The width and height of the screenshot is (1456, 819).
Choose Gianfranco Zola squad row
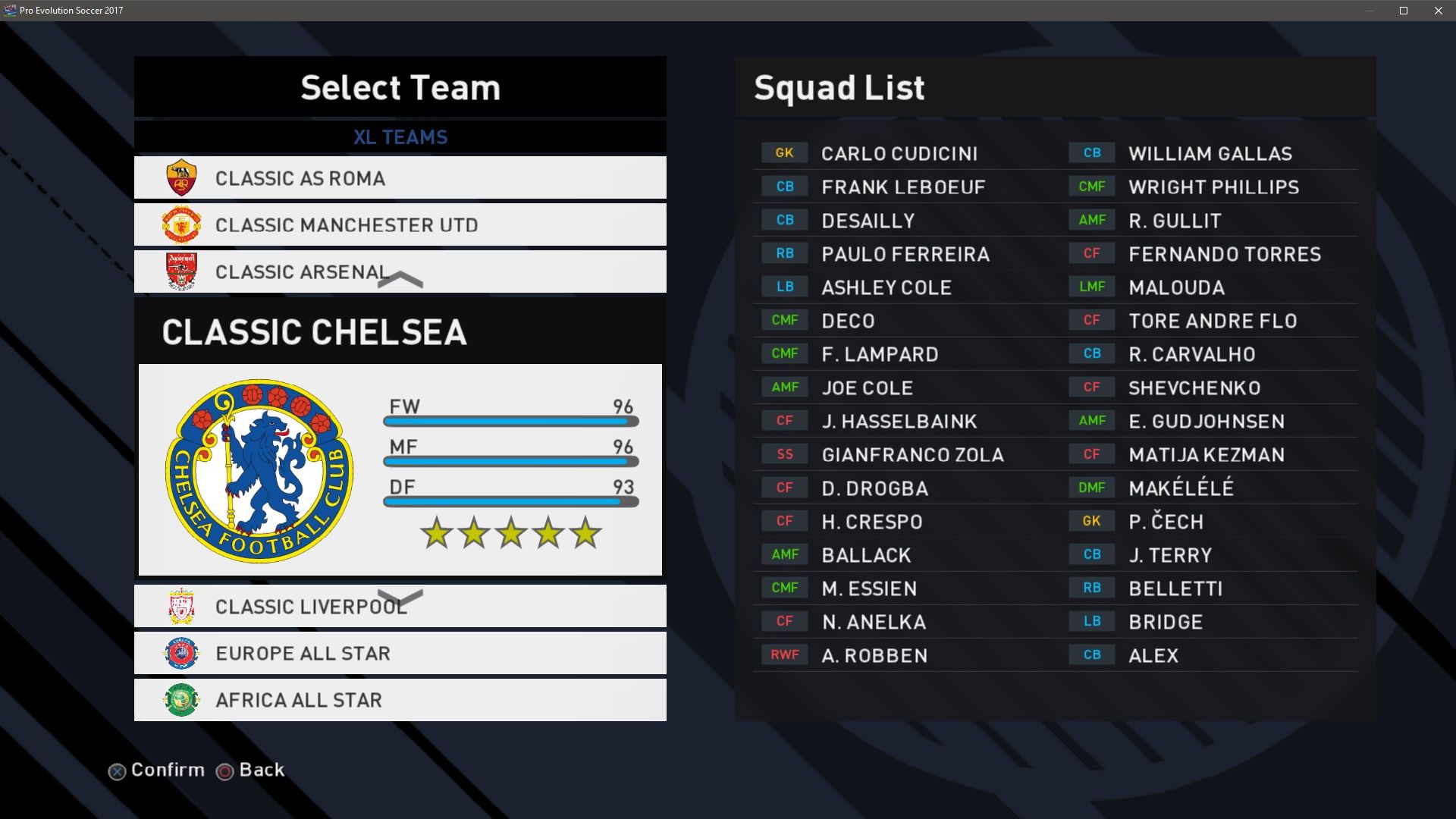(x=912, y=455)
